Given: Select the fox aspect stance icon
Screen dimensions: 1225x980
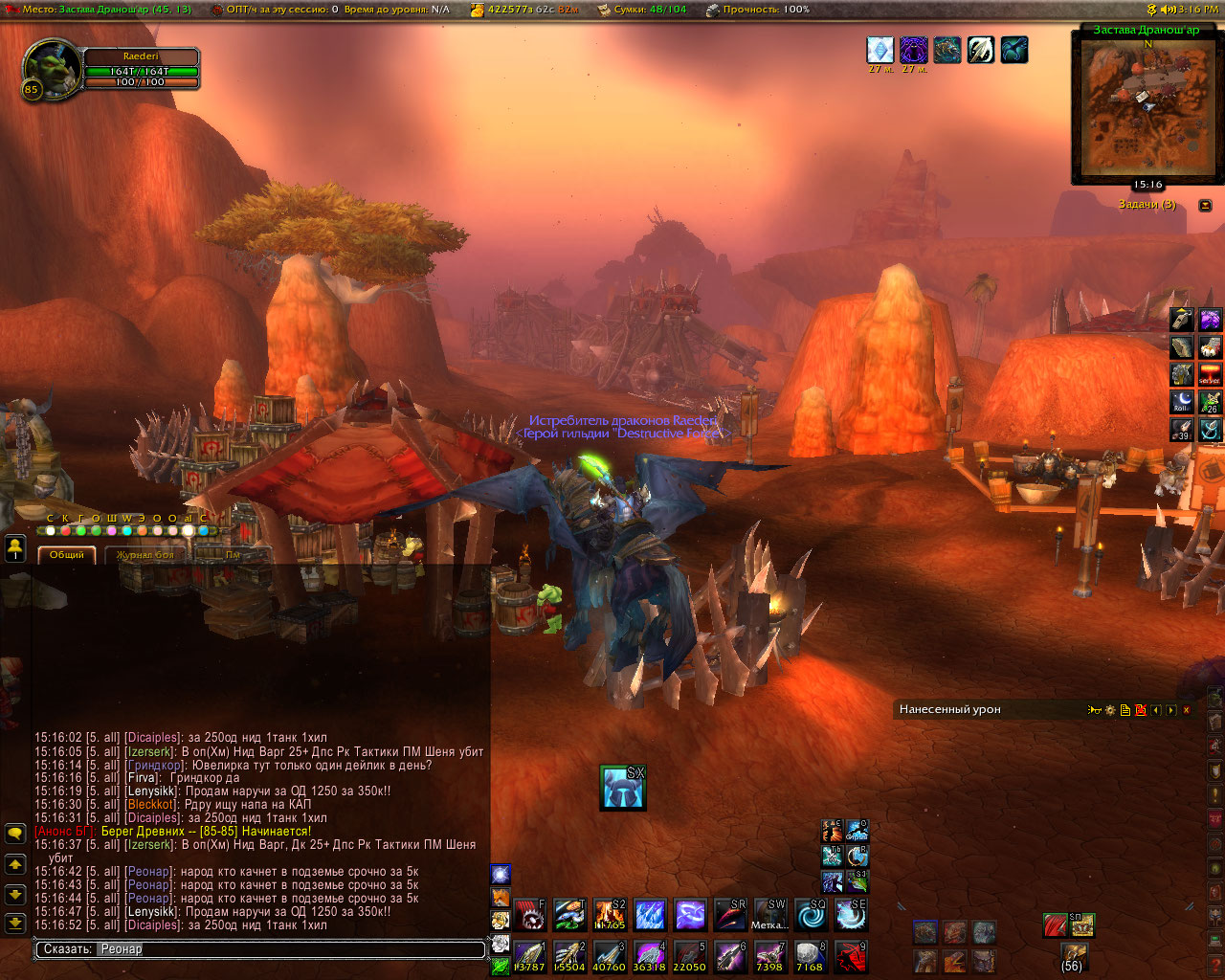Looking at the screenshot, I should point(500,897).
